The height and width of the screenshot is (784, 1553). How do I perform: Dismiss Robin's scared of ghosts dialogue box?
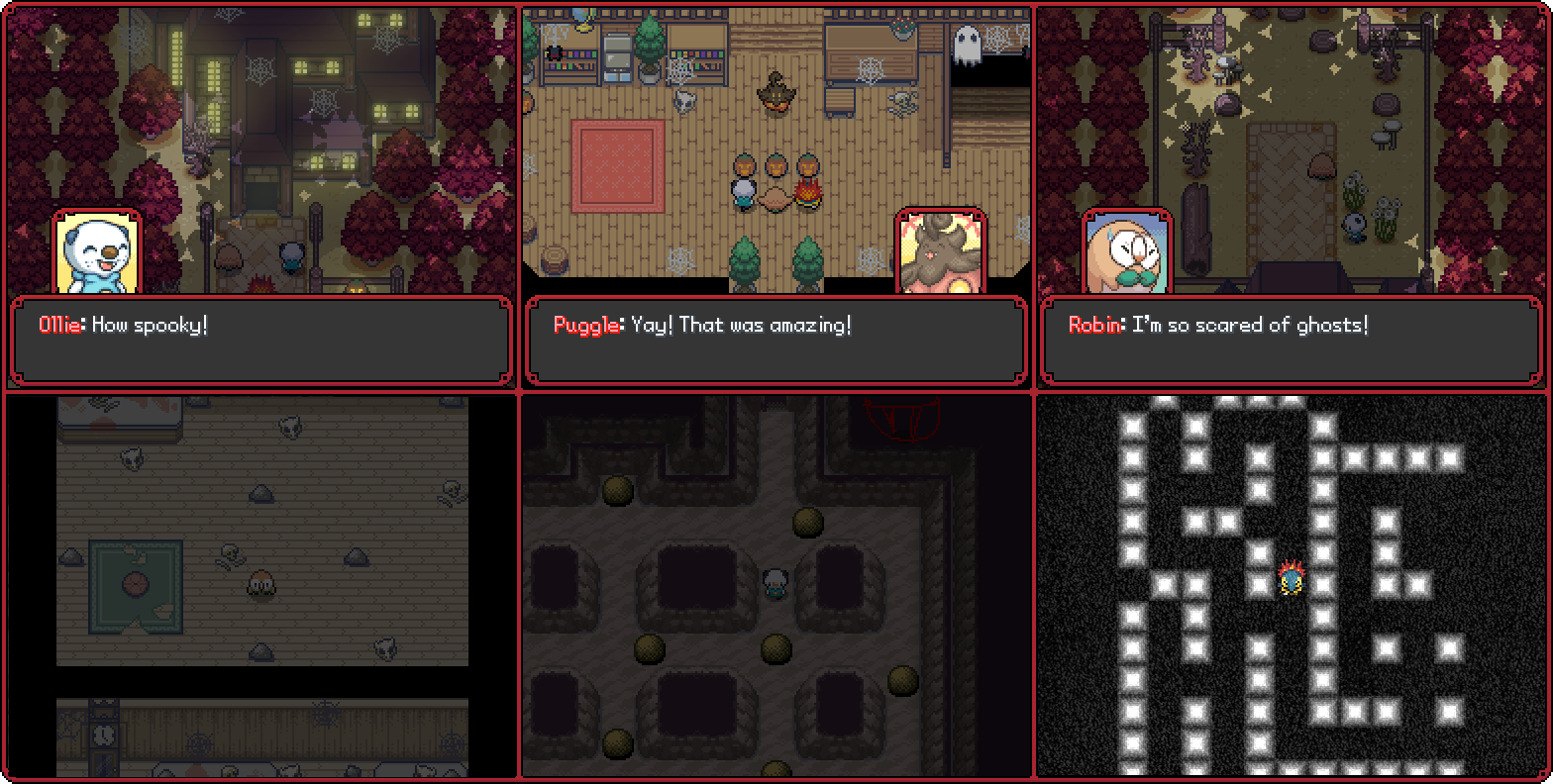tap(1292, 340)
